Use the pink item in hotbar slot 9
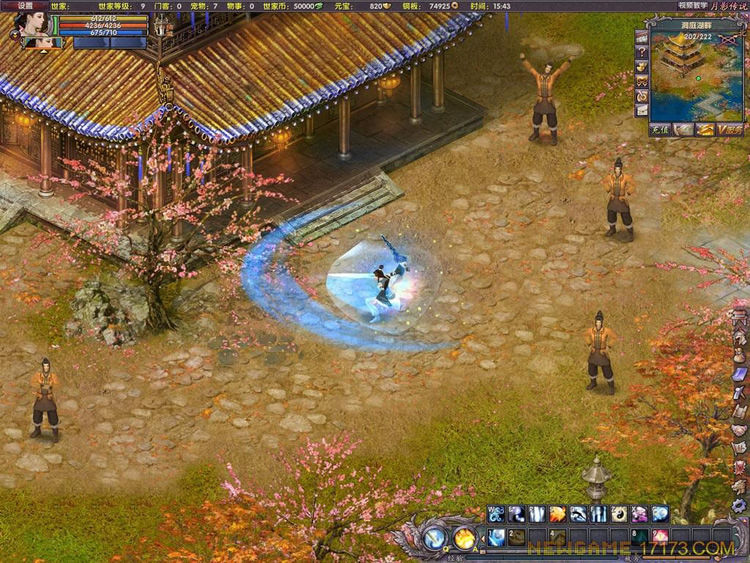750x563 pixels. (660, 537)
